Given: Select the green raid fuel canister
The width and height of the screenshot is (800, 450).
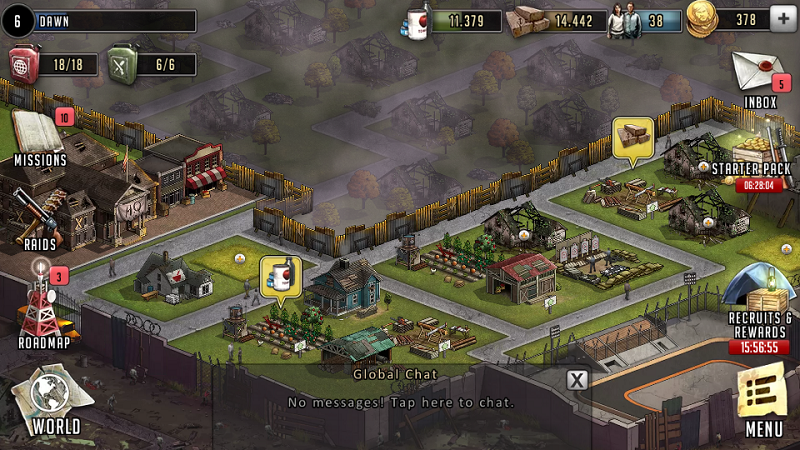Looking at the screenshot, I should pyautogui.click(x=122, y=63).
